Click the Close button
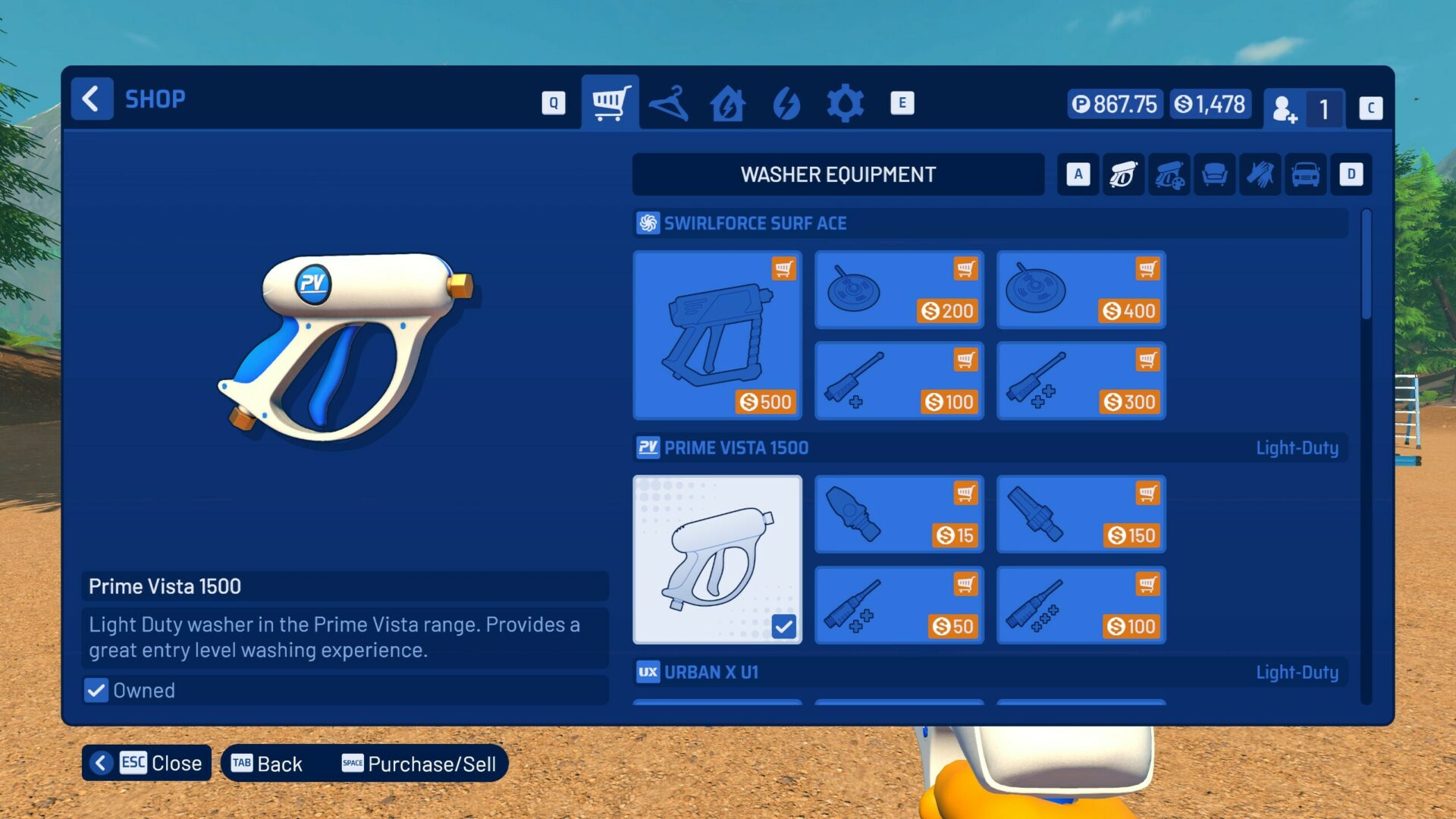Viewport: 1456px width, 819px height. [147, 763]
